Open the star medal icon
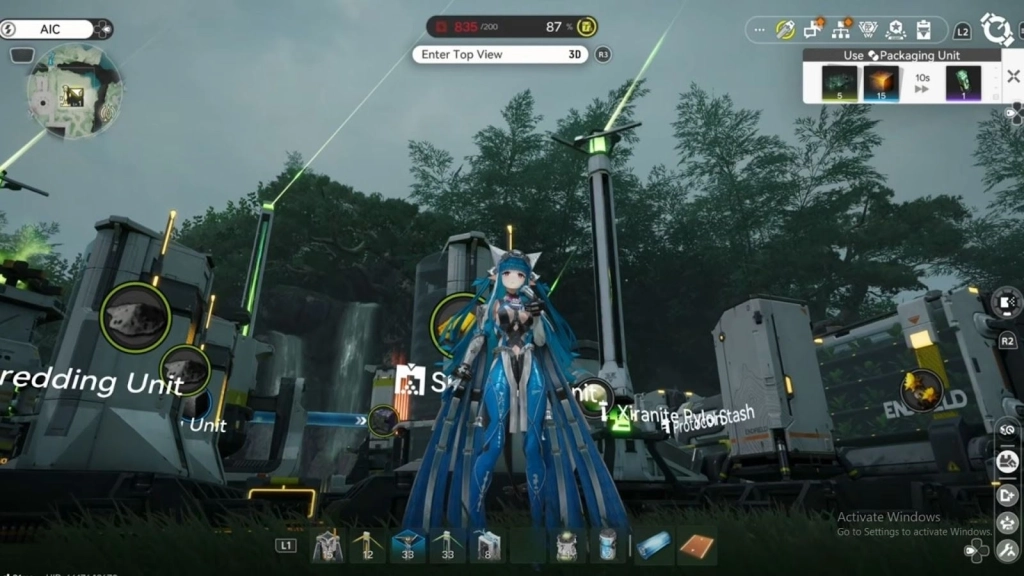This screenshot has width=1024, height=576. click(x=896, y=29)
